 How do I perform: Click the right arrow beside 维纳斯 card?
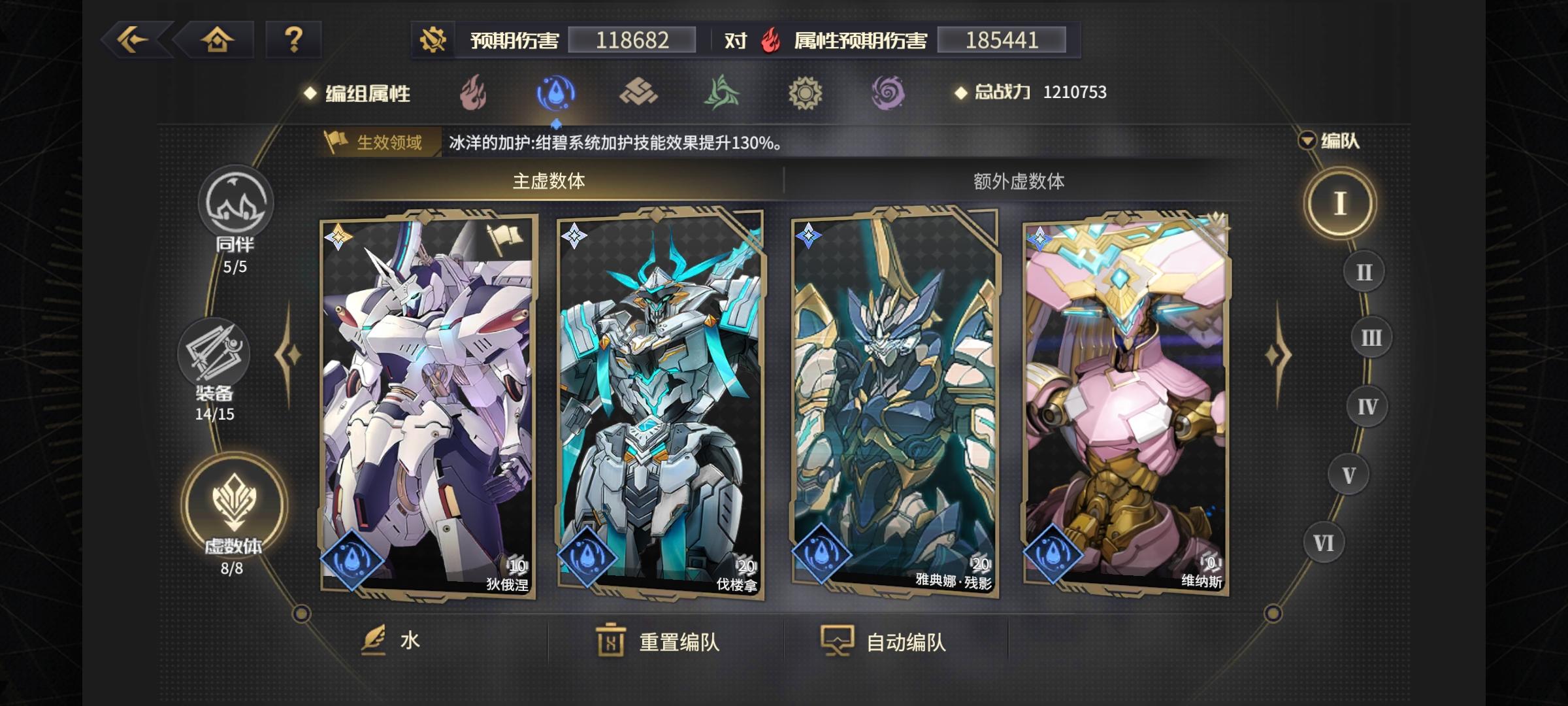tap(1278, 354)
